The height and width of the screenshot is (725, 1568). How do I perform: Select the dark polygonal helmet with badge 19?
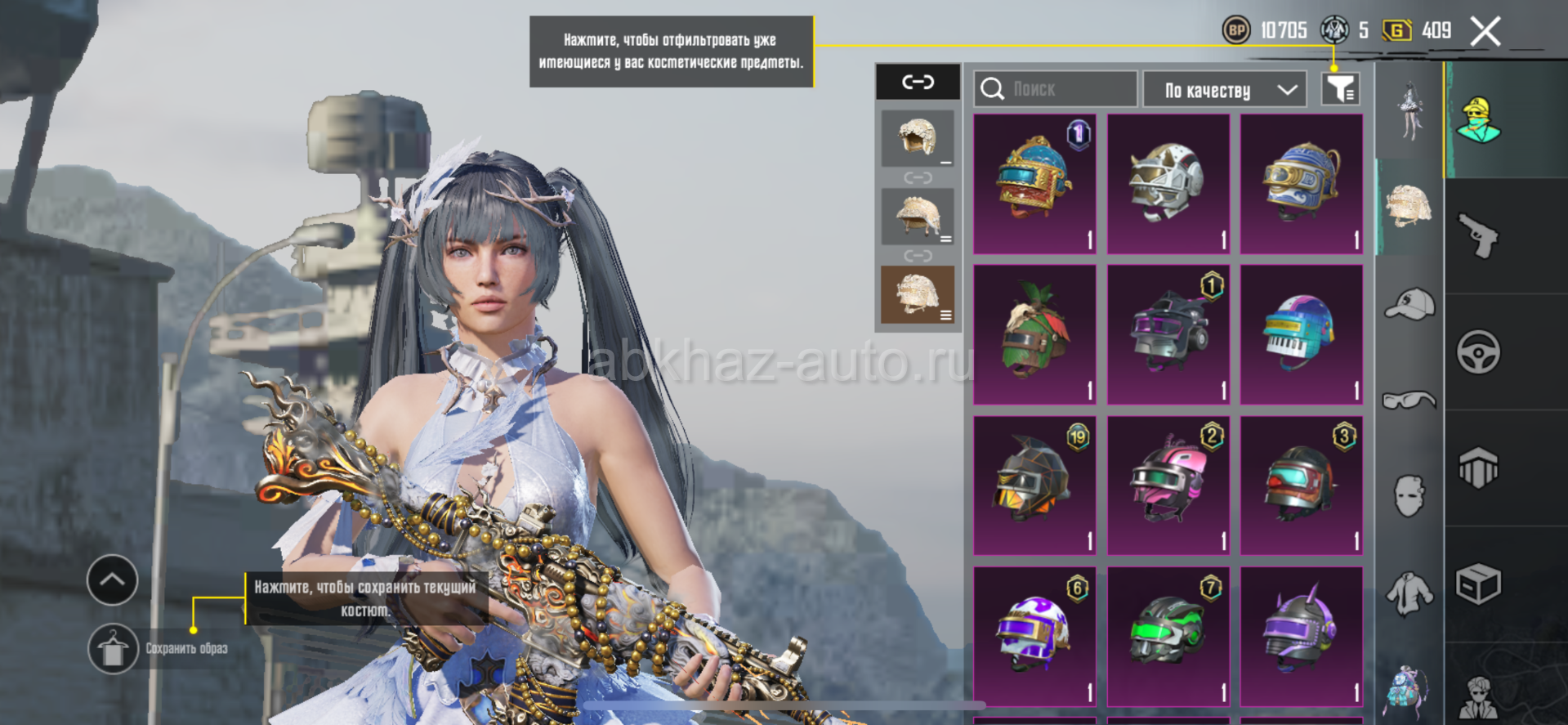tap(1034, 485)
